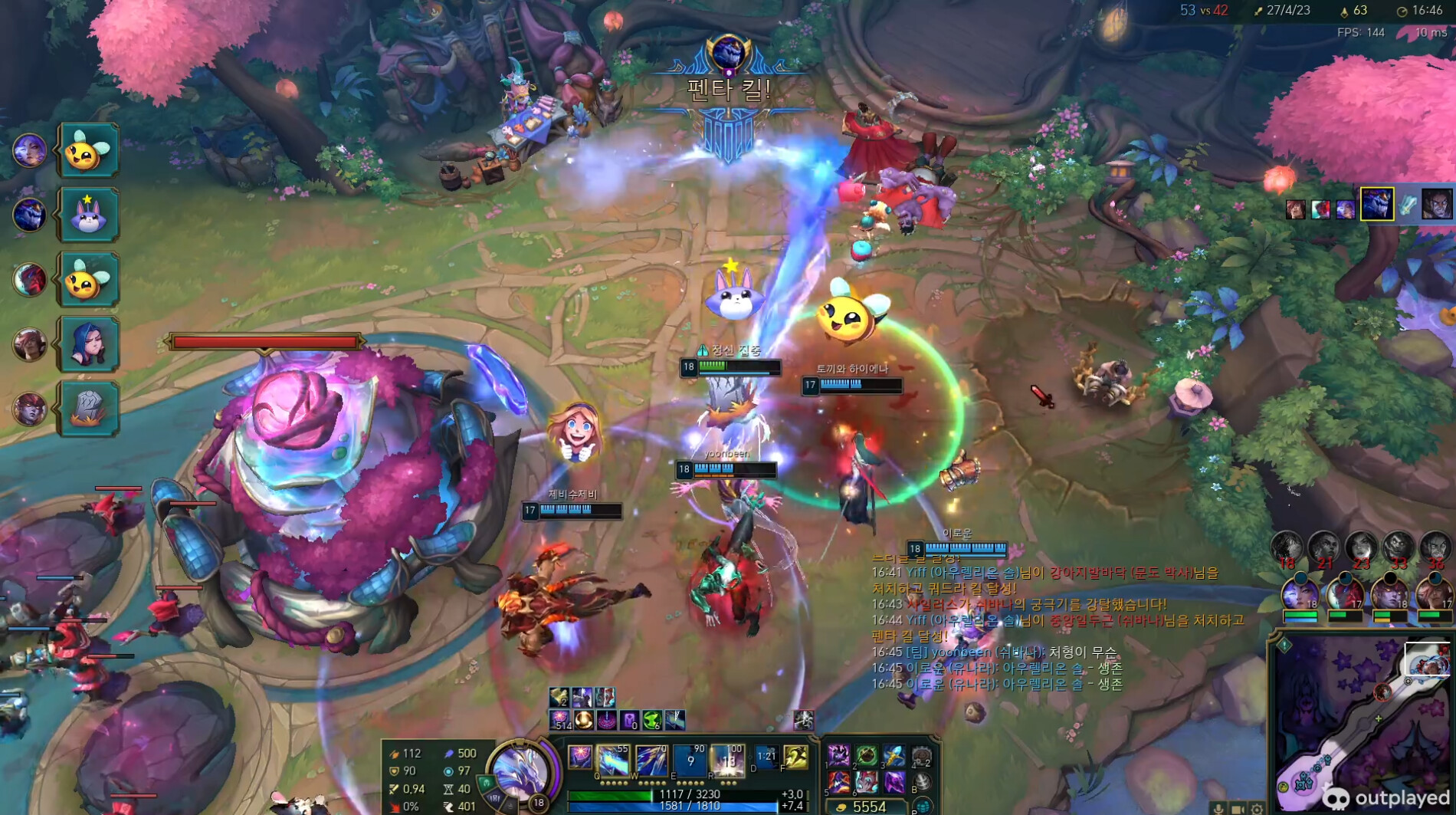1456x815 pixels.
Task: Open the settings gear beside the minimap
Action: pos(1257,809)
